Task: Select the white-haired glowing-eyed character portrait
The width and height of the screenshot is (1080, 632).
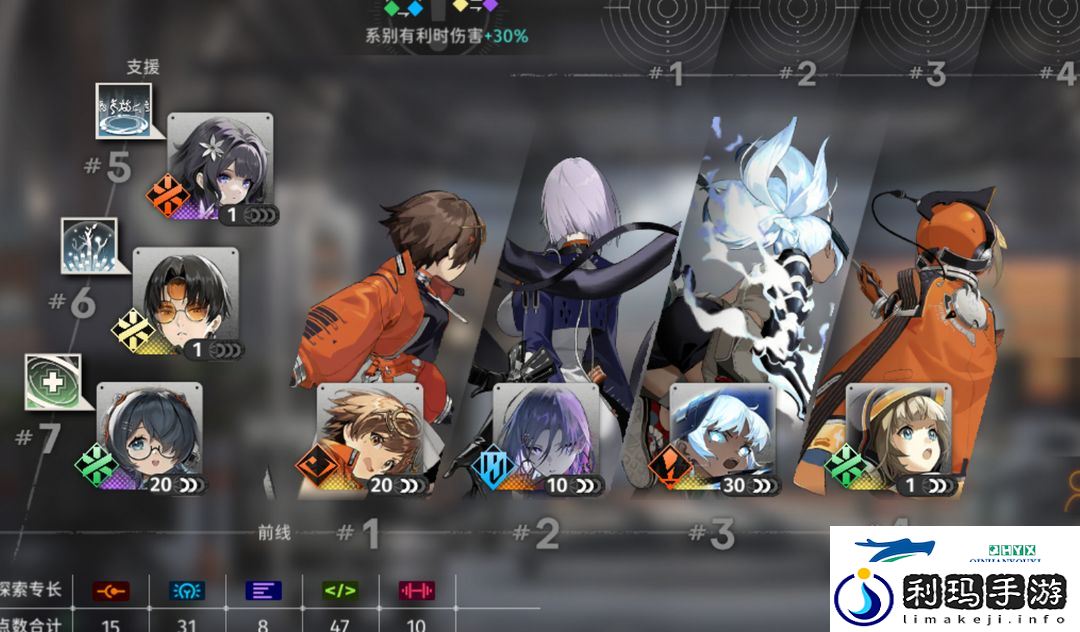Action: coord(720,435)
